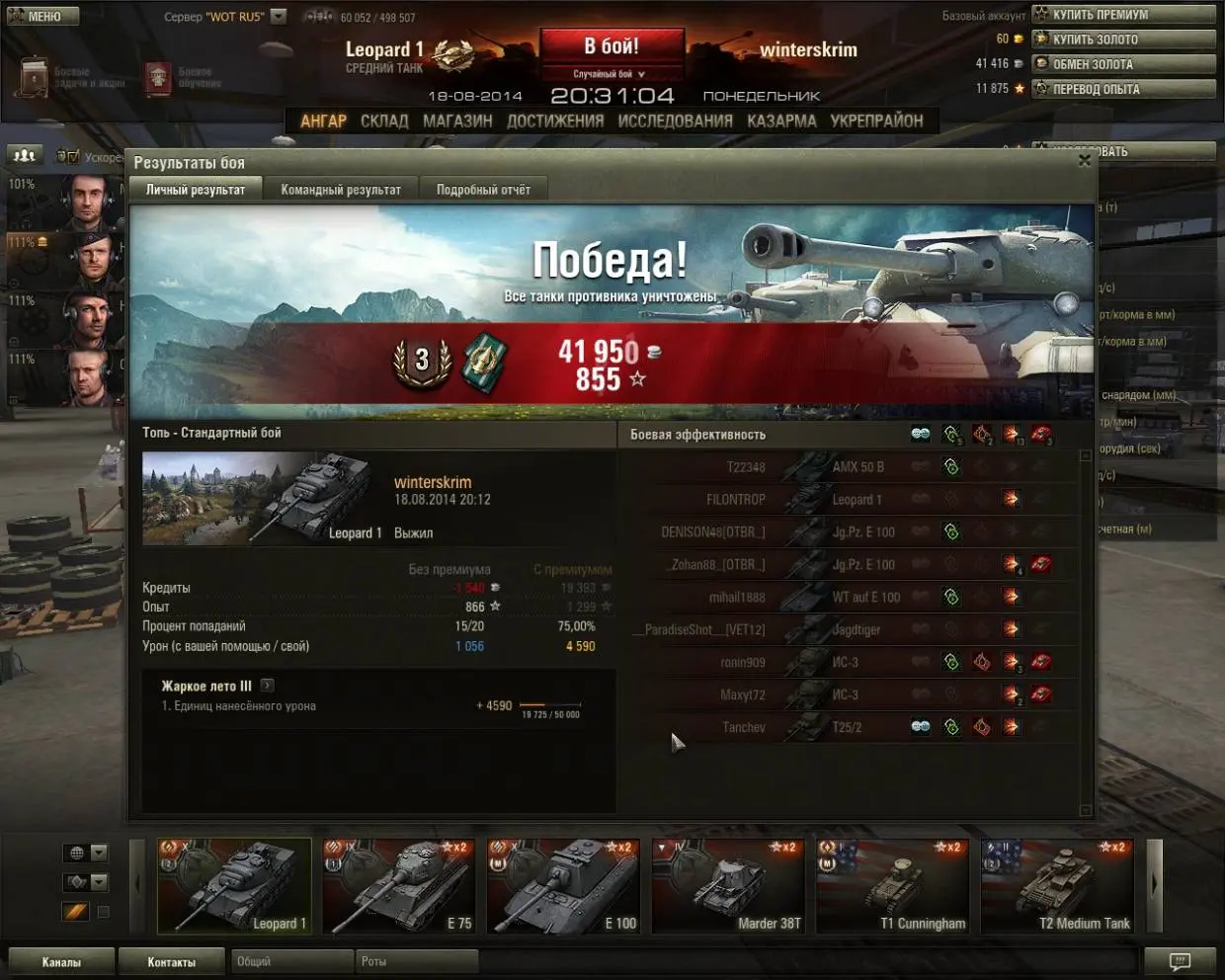Show the ДОСТИЖЕНИЯ page
This screenshot has height=980, width=1225.
pos(555,121)
